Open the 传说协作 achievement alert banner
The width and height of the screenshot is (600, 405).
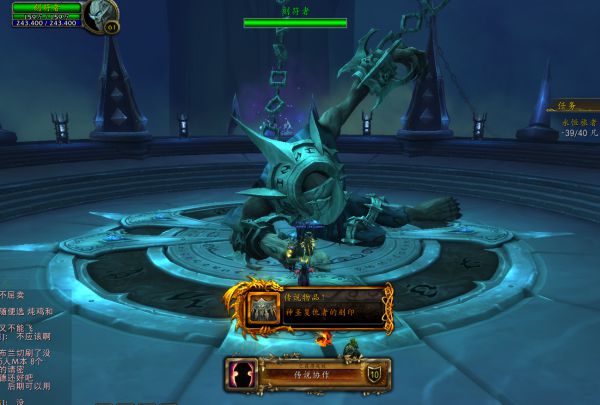[x=310, y=375]
